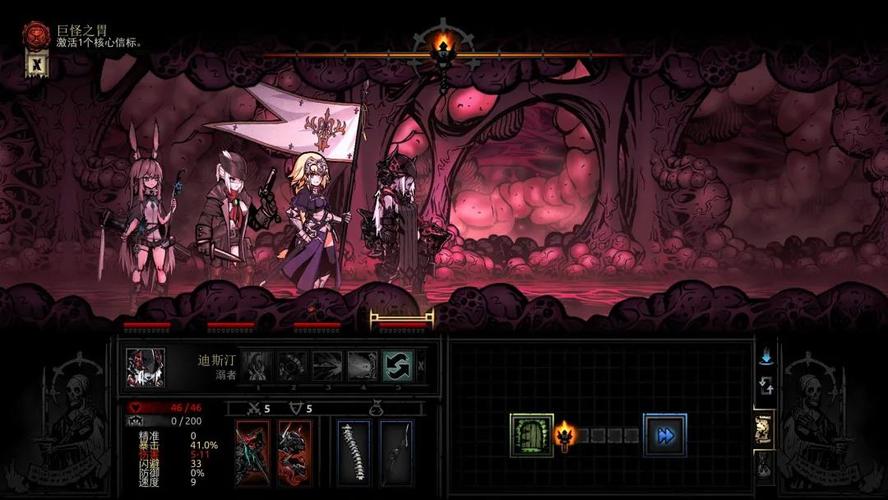
Task: Select the second combat skill icon
Action: 292,366
